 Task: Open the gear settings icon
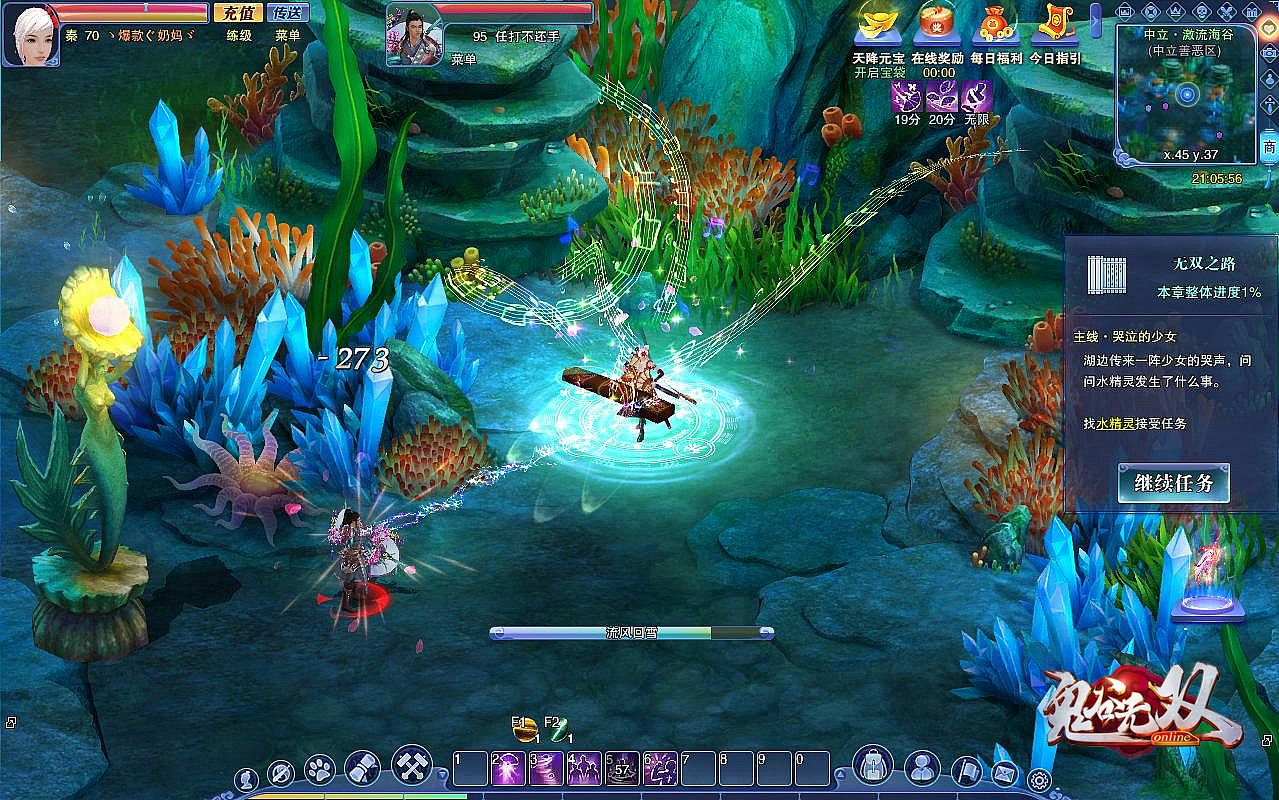[x=1039, y=779]
